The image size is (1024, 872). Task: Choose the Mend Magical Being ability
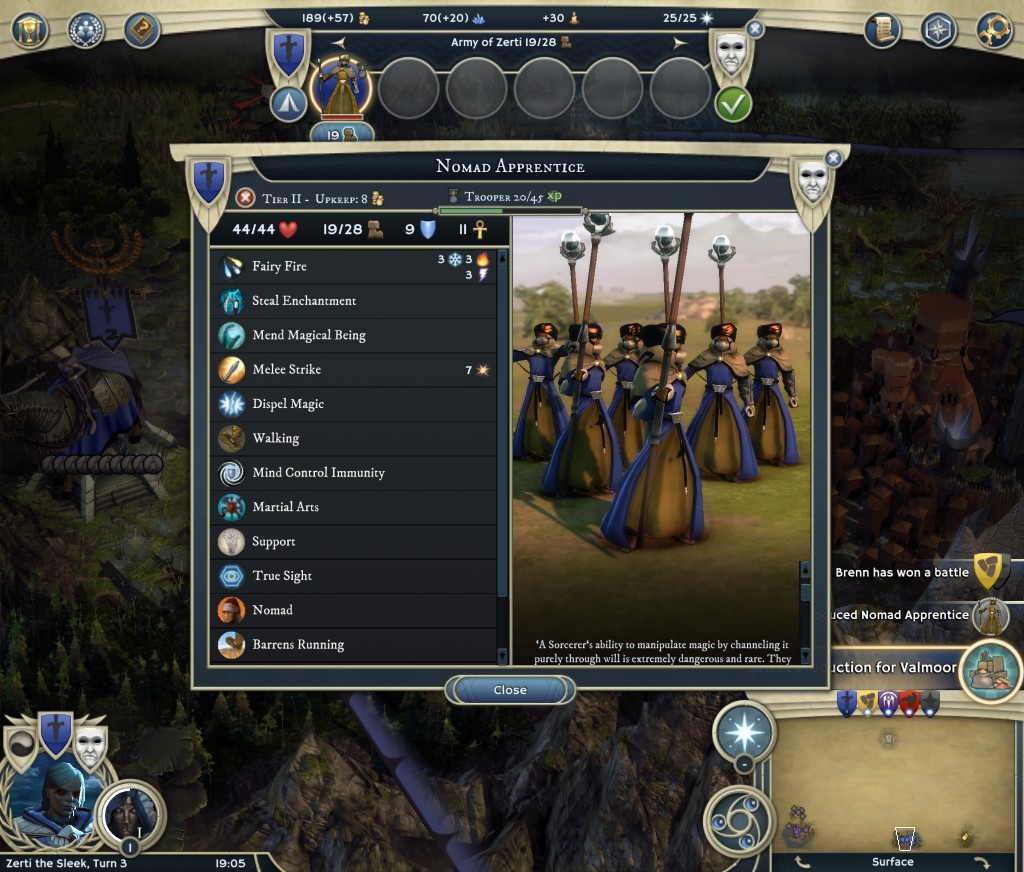(355, 335)
